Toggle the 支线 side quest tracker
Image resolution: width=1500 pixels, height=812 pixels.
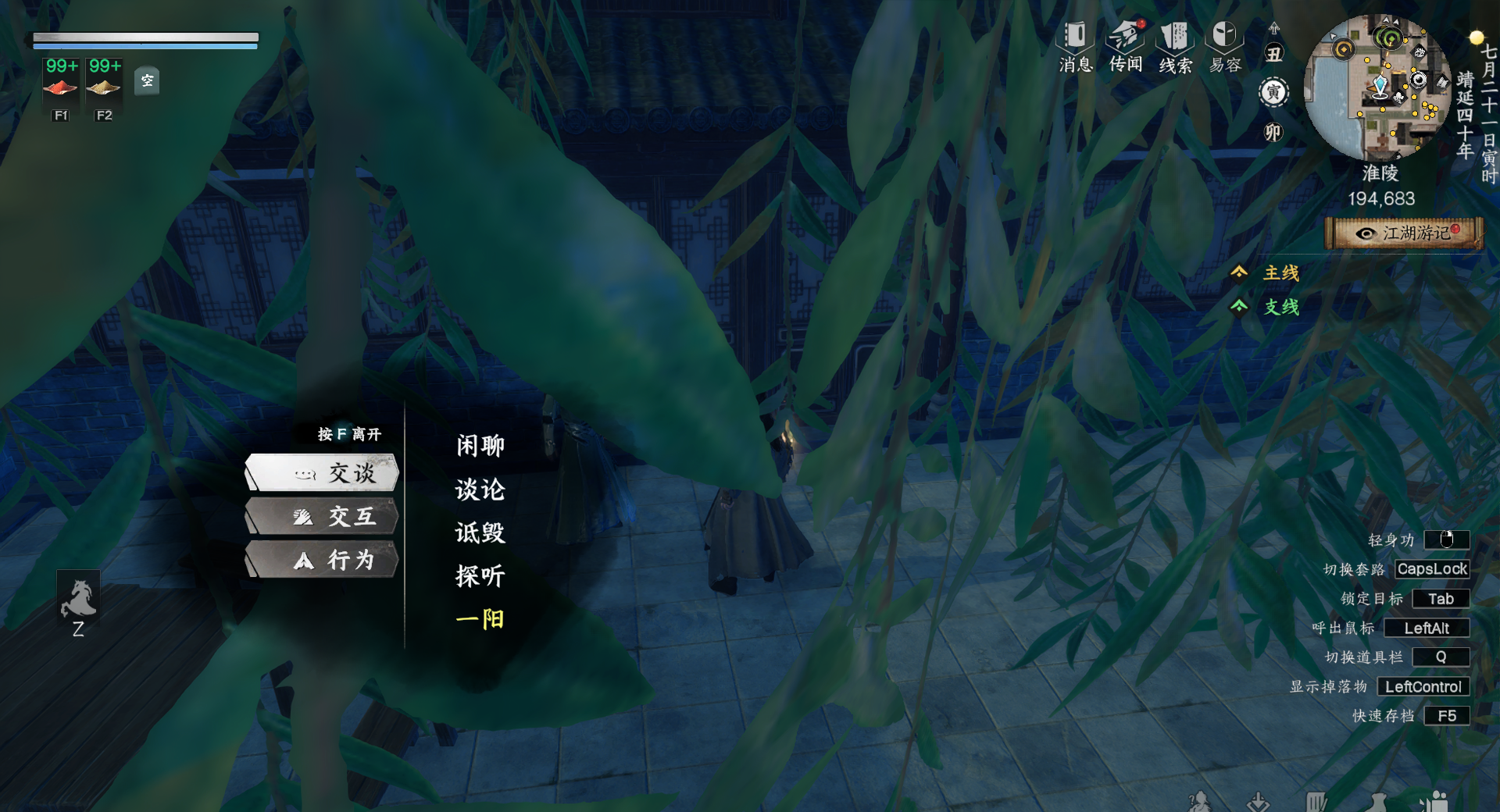click(1282, 308)
